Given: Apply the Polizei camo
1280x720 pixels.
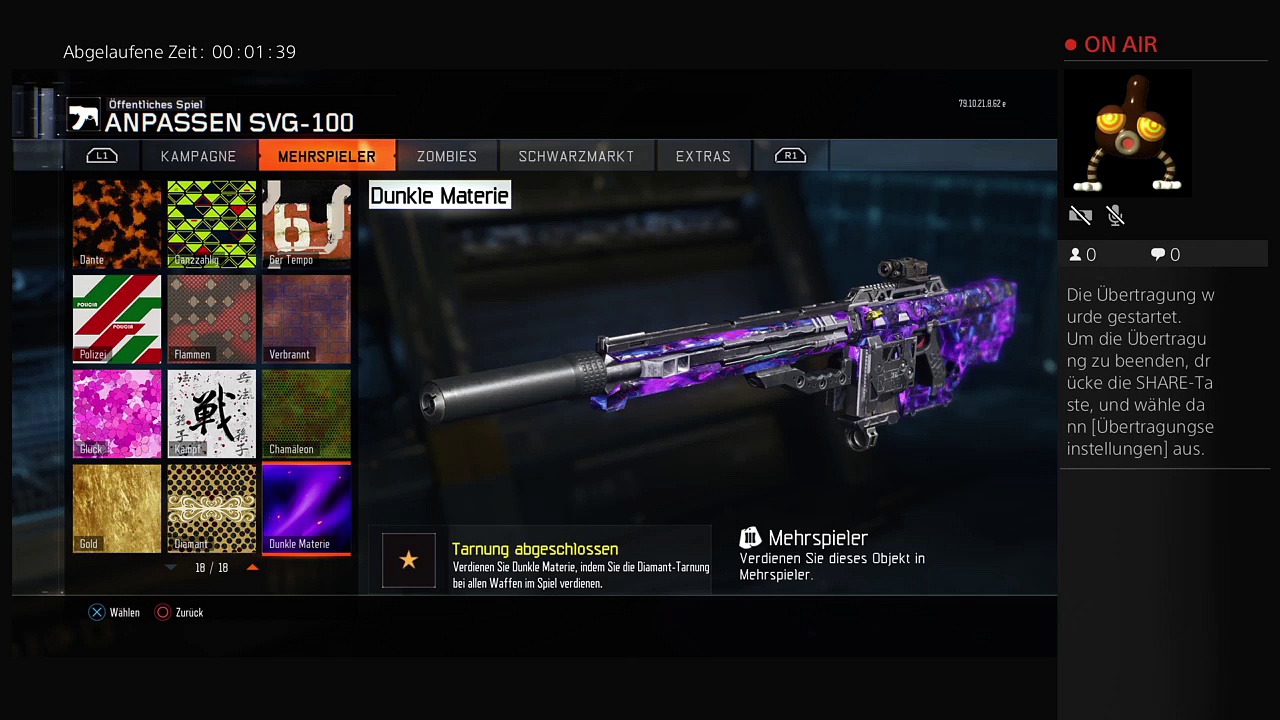Looking at the screenshot, I should (x=117, y=319).
